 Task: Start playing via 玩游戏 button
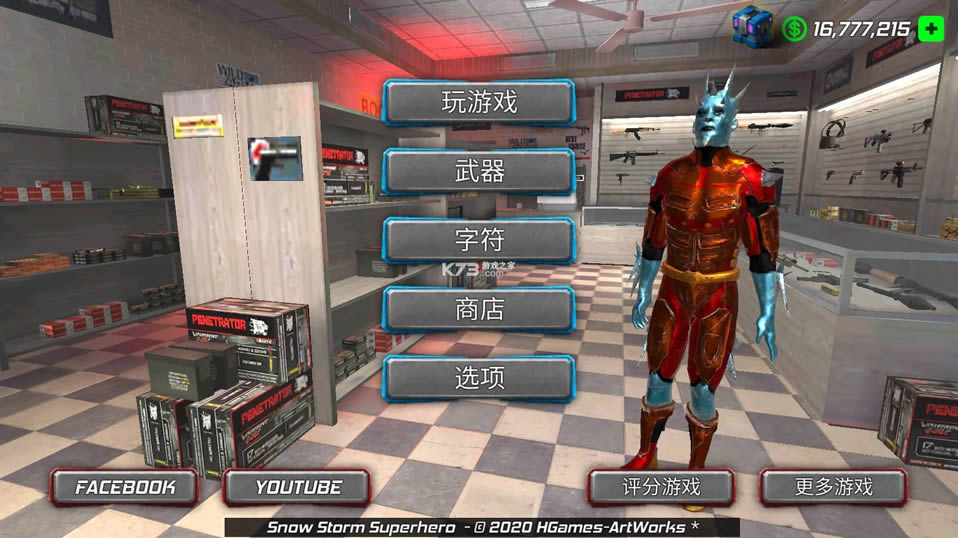478,102
